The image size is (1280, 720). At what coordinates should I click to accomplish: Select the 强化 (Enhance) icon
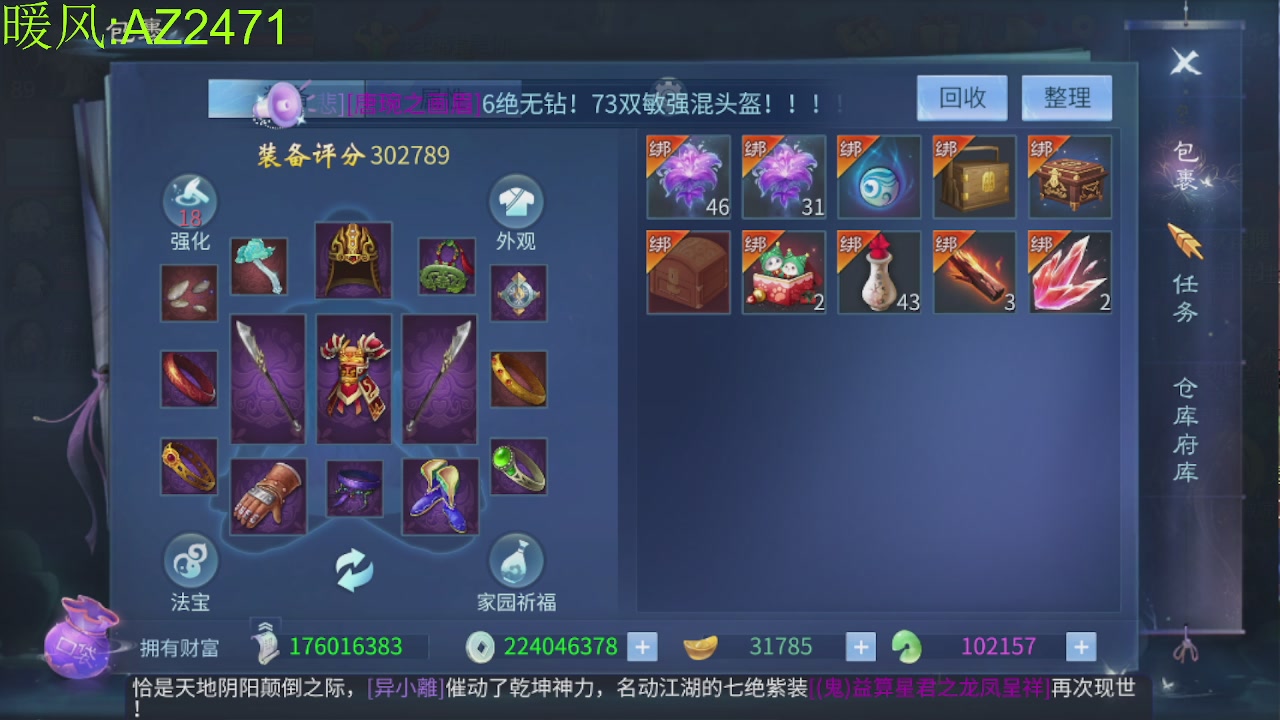click(x=189, y=201)
